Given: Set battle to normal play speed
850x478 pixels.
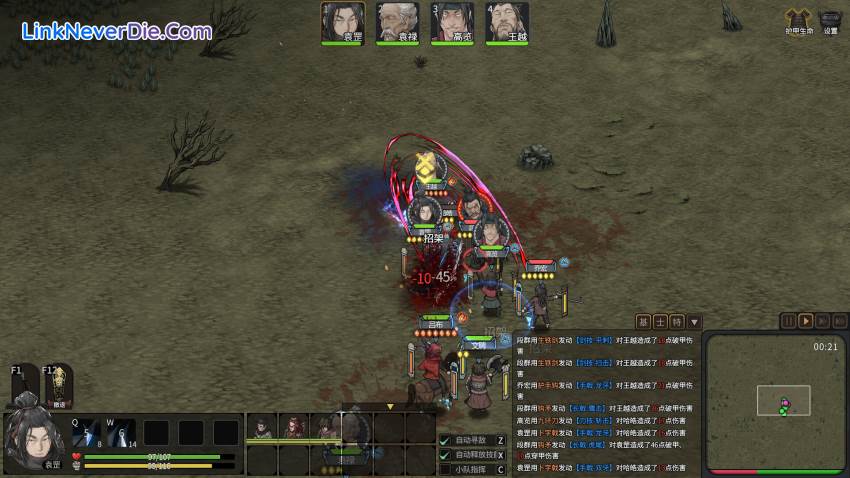Looking at the screenshot, I should [x=805, y=321].
